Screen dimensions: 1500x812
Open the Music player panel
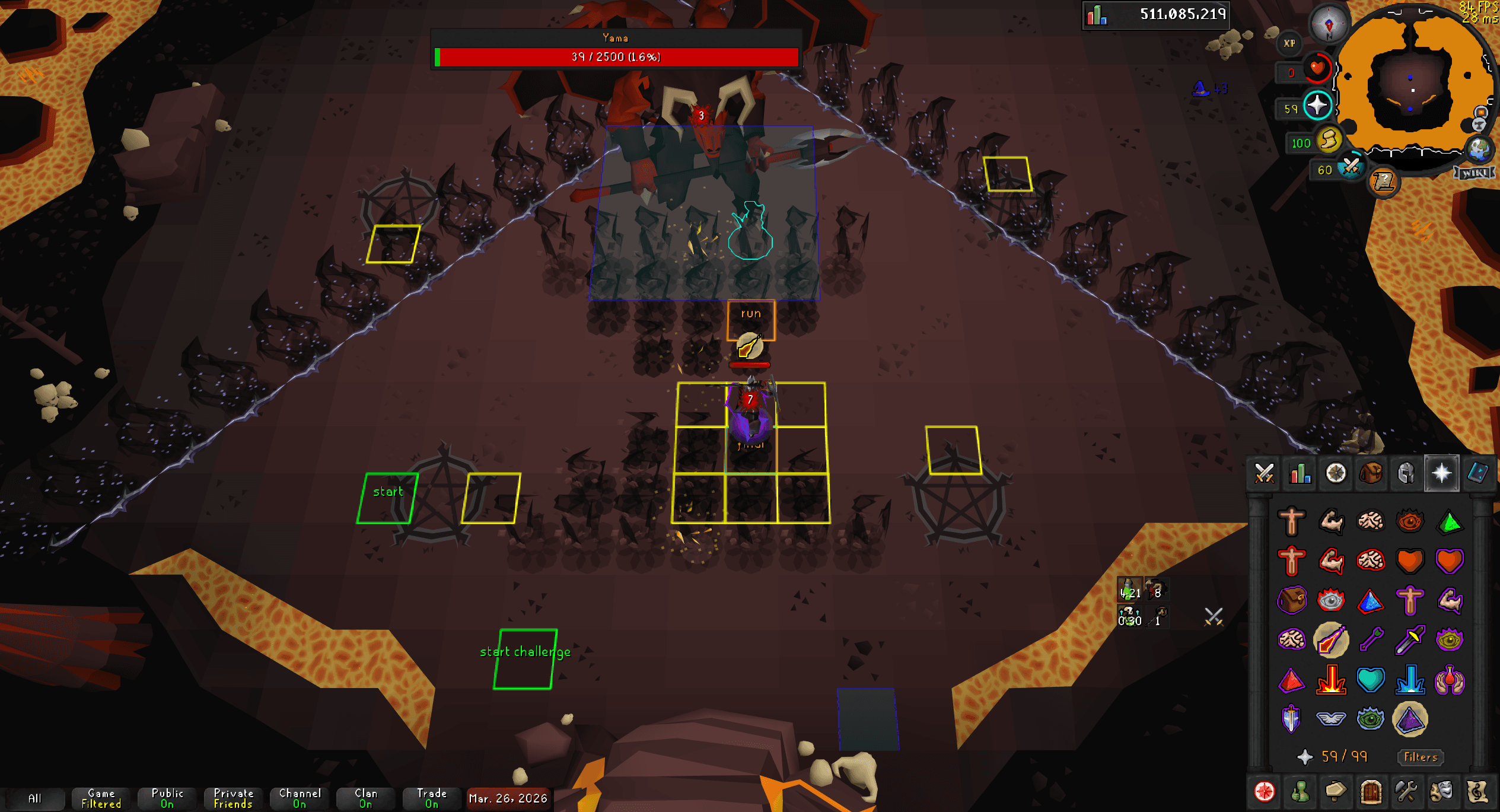coord(1477,791)
